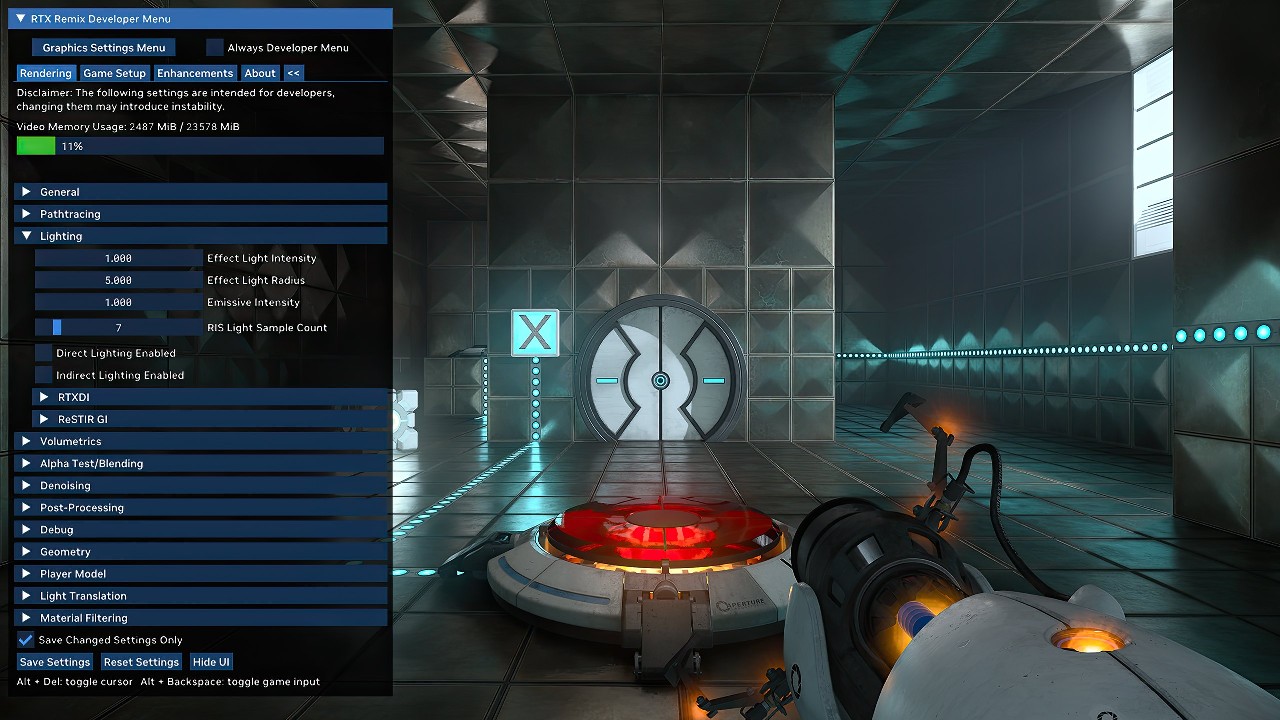Hide the developer UI
The image size is (1280, 720).
[211, 661]
